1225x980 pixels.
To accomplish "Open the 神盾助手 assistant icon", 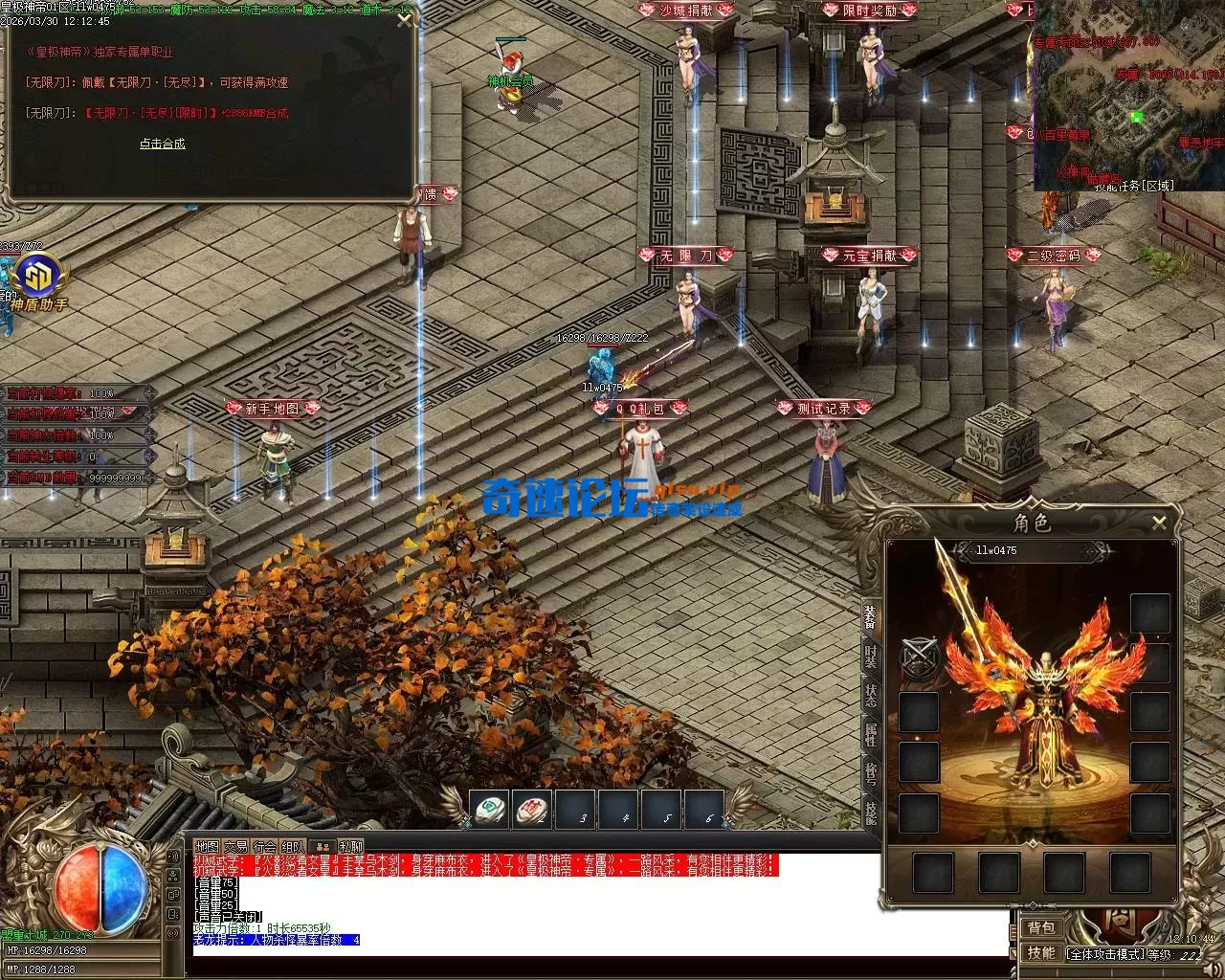I will click(40, 277).
